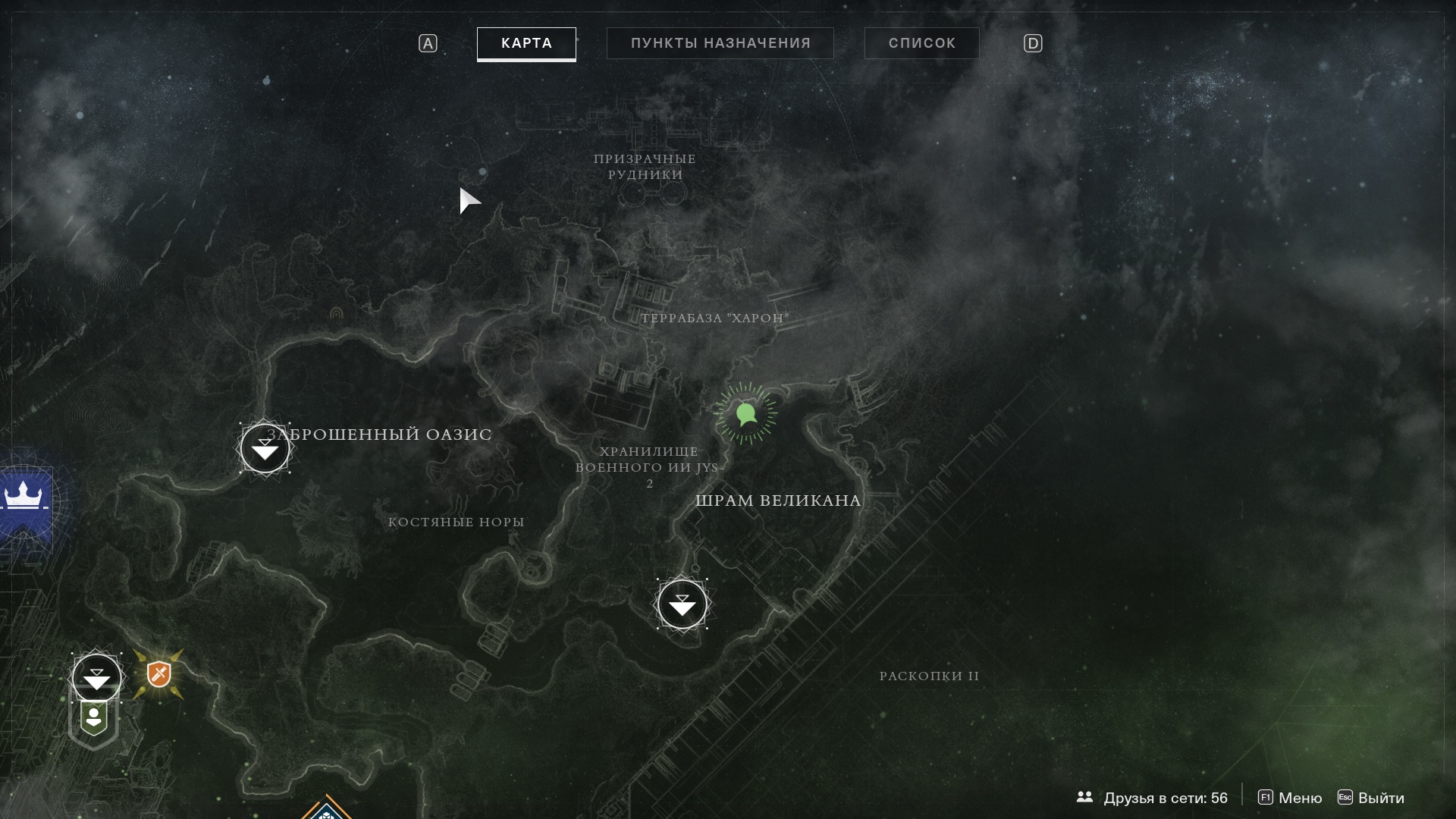Select the Список tab
Image resolution: width=1456 pixels, height=819 pixels.
coord(921,43)
